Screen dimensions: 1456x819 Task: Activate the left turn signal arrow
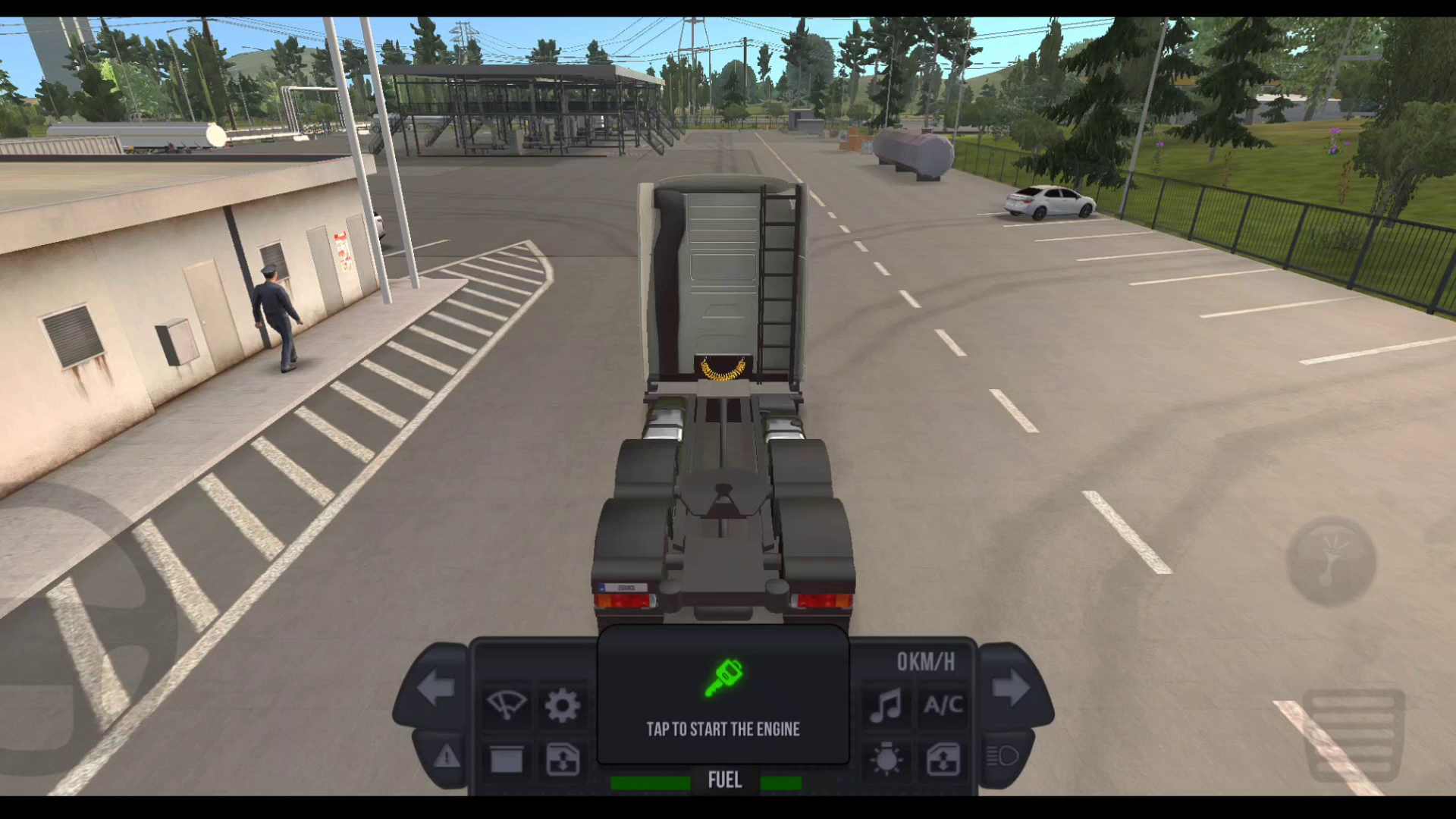coord(436,689)
